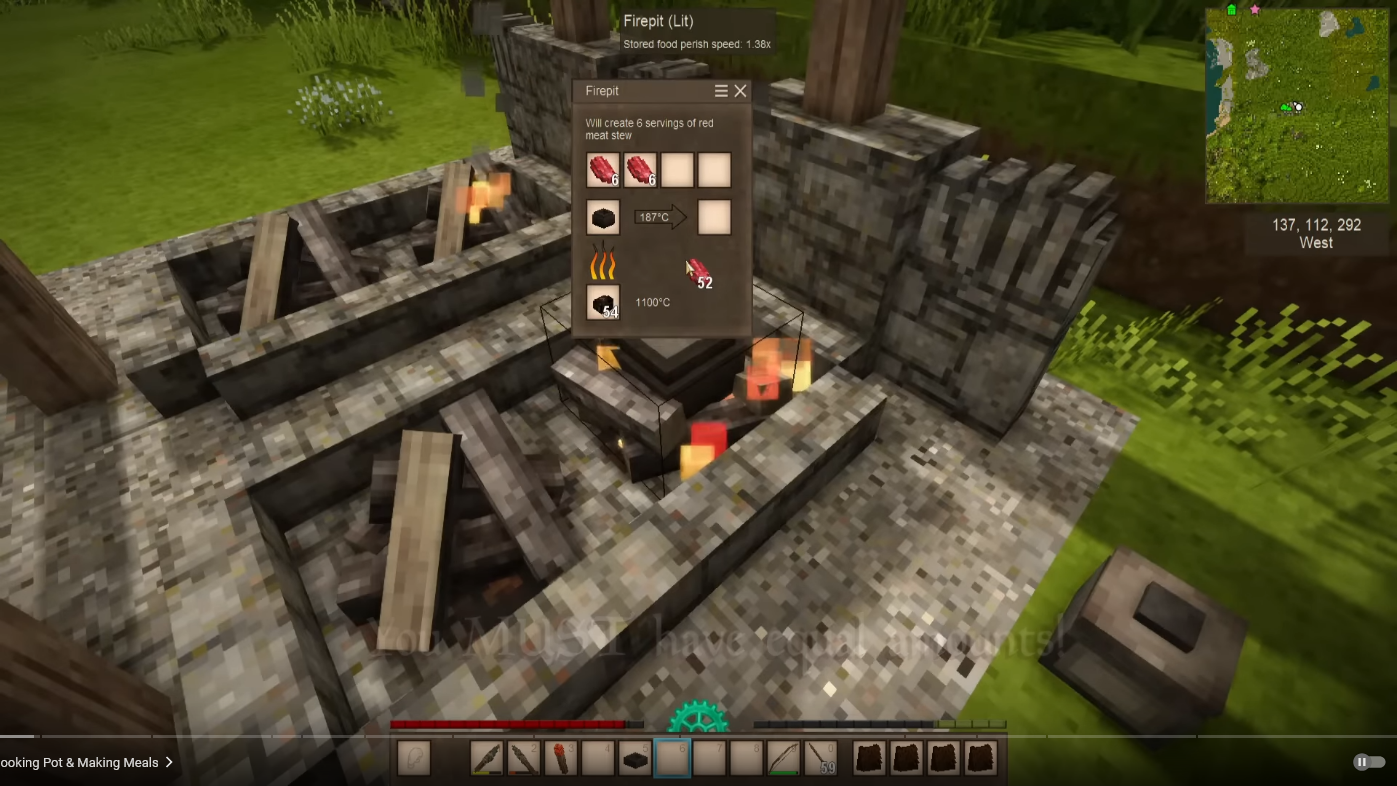Open the Firepit window's hamburger menu
This screenshot has height=786, width=1397.
721,91
